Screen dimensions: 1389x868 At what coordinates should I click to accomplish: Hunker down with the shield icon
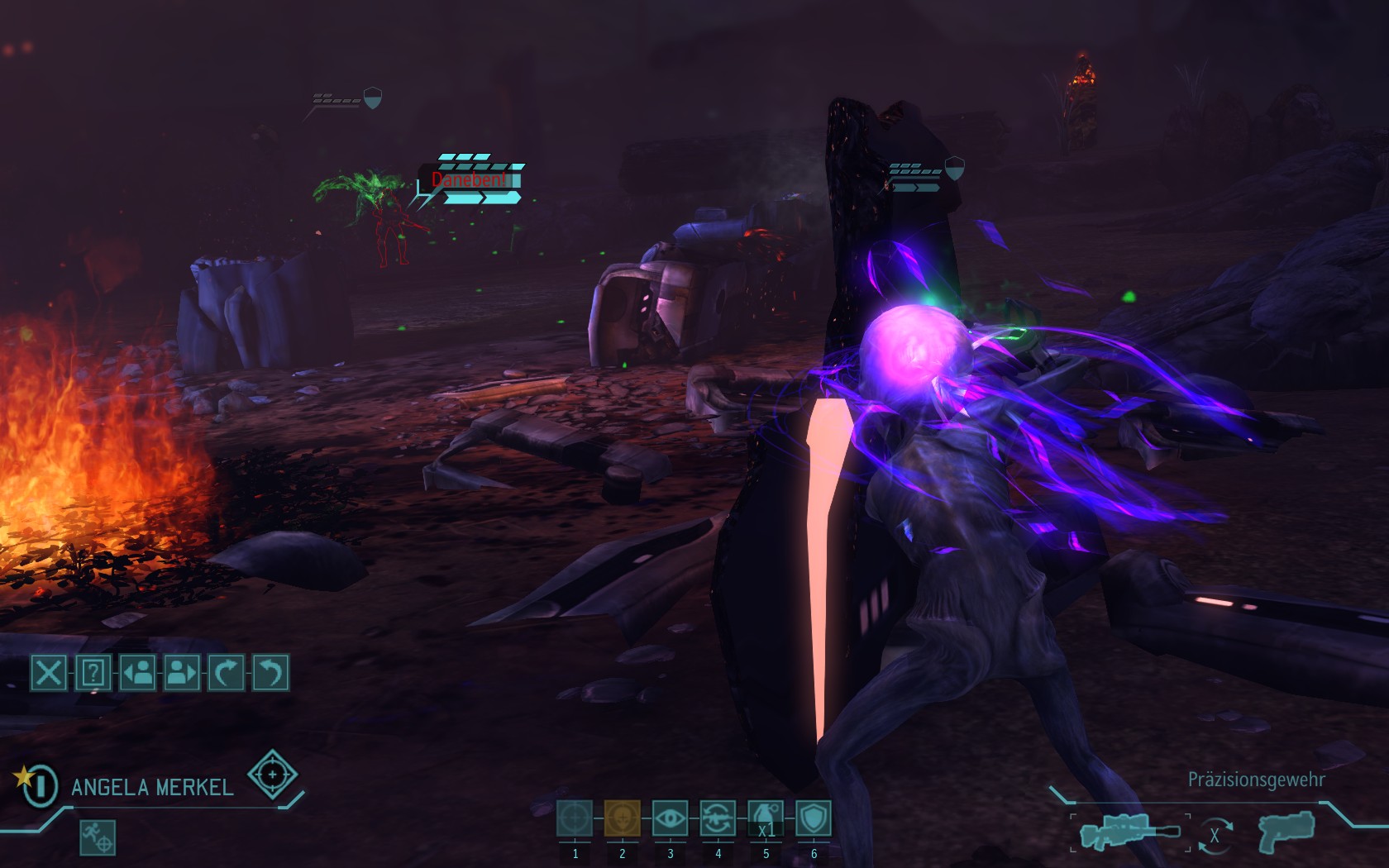tap(814, 819)
